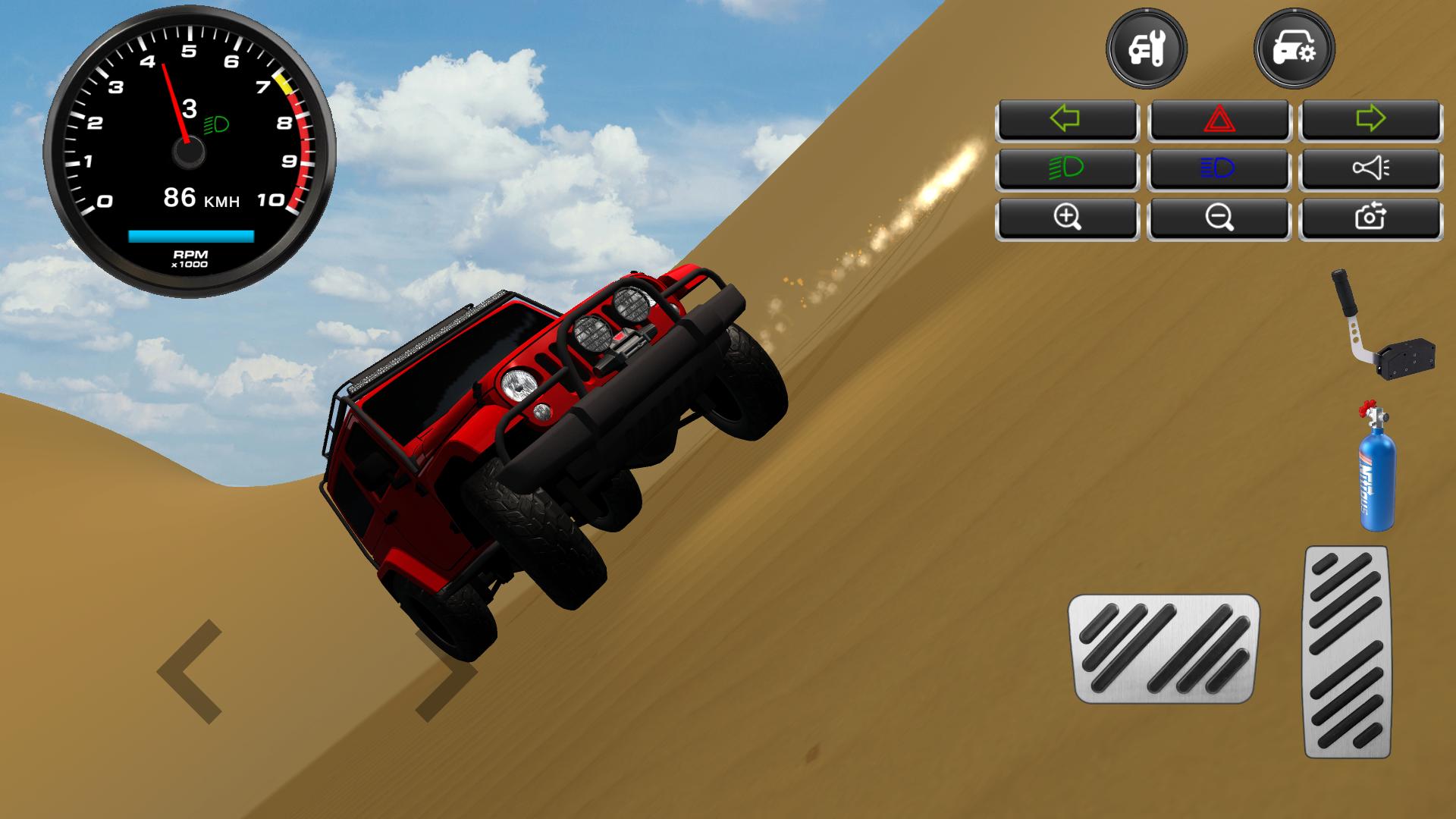The width and height of the screenshot is (1456, 819).
Task: Activate the right turn signal
Action: click(1370, 119)
